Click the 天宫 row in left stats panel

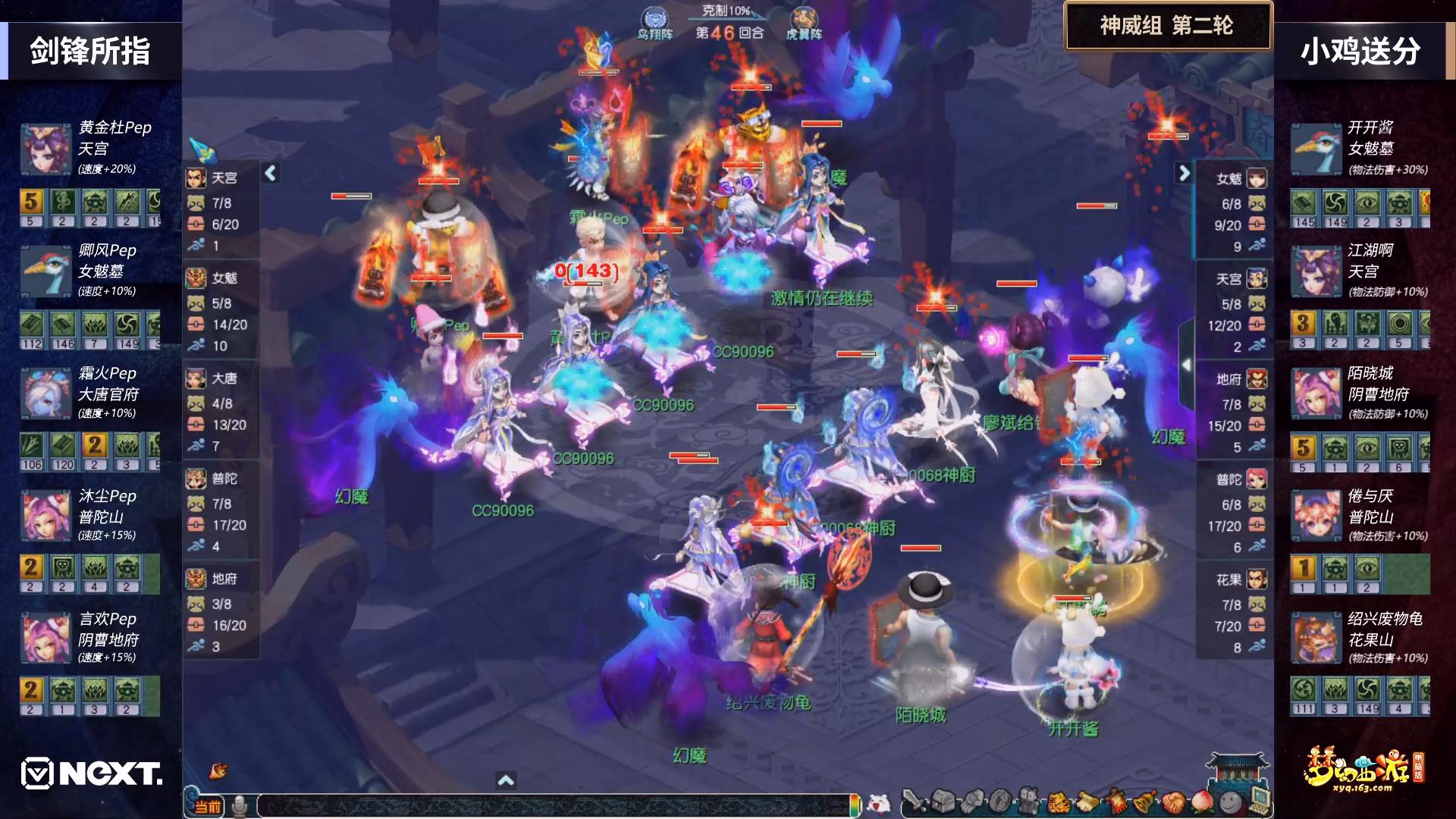point(221,178)
